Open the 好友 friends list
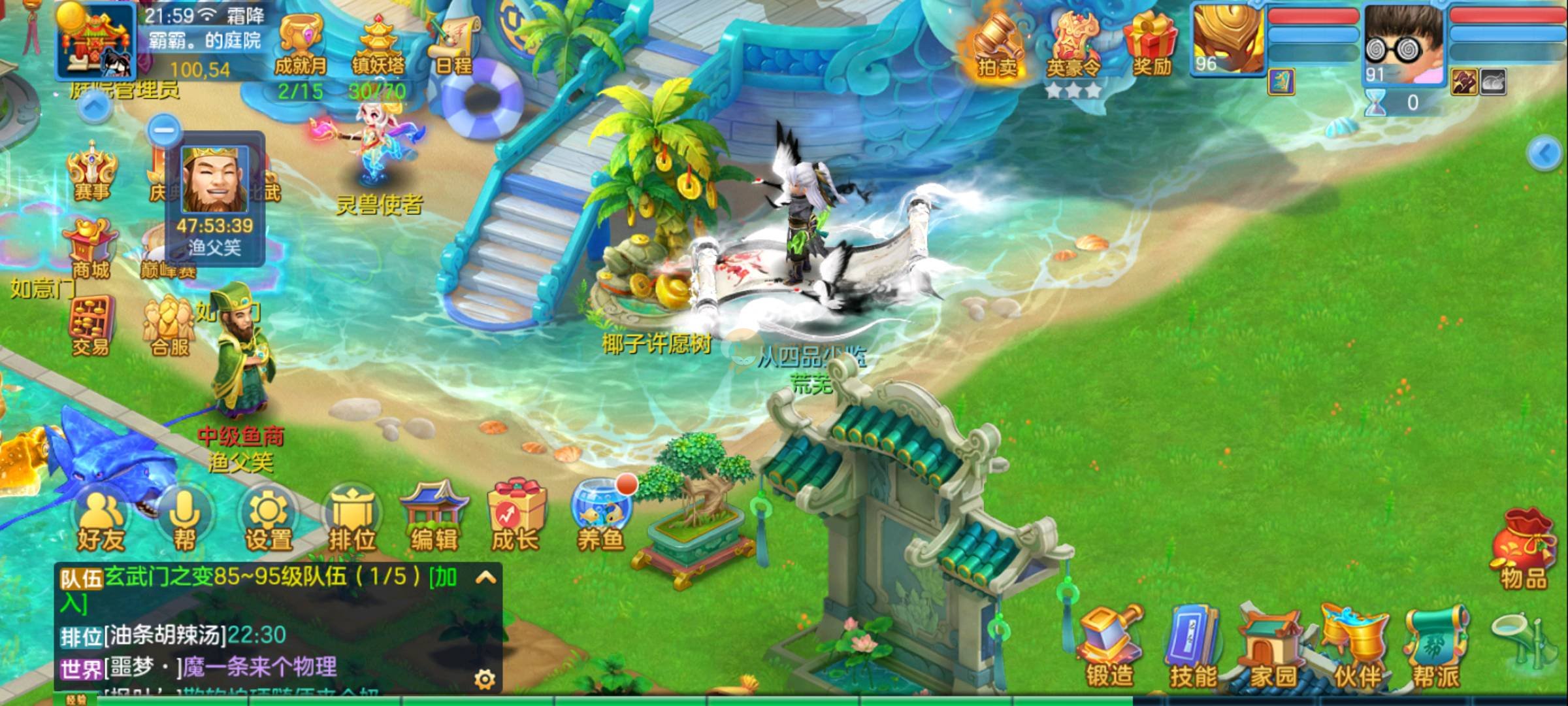Image resolution: width=1568 pixels, height=706 pixels. tap(101, 521)
